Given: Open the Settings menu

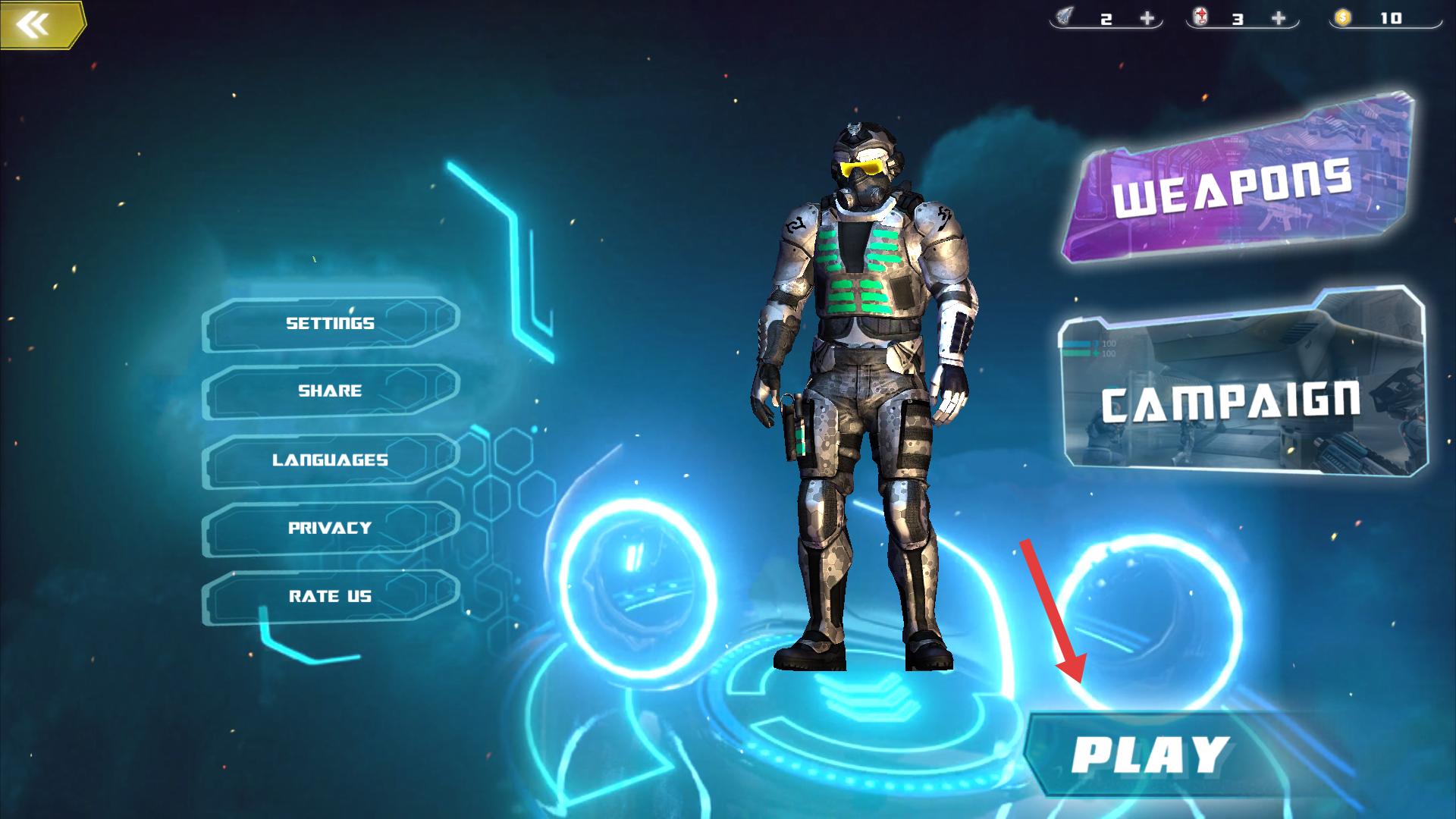Looking at the screenshot, I should point(331,324).
